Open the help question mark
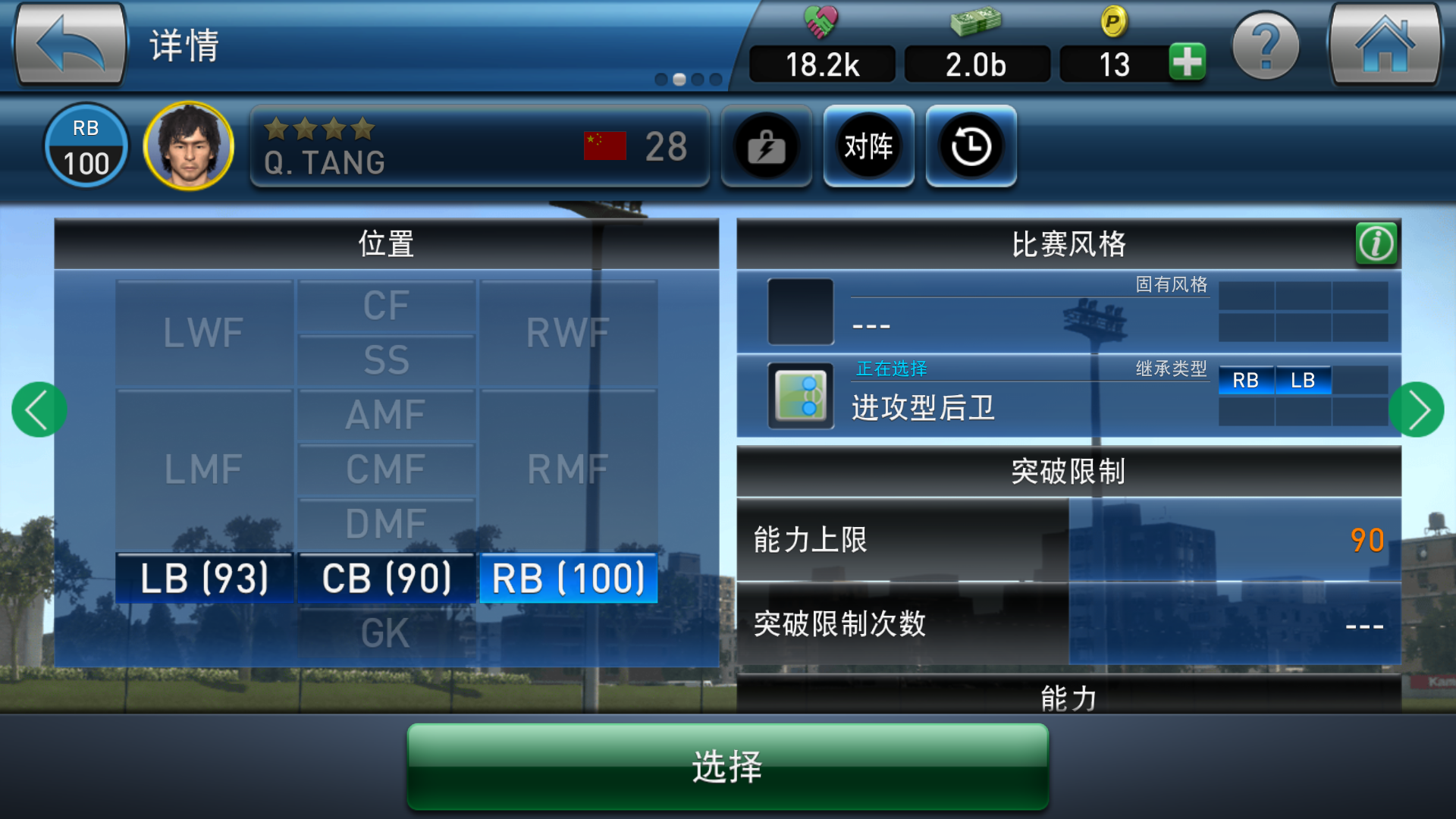This screenshot has width=1456, height=819. click(1265, 43)
